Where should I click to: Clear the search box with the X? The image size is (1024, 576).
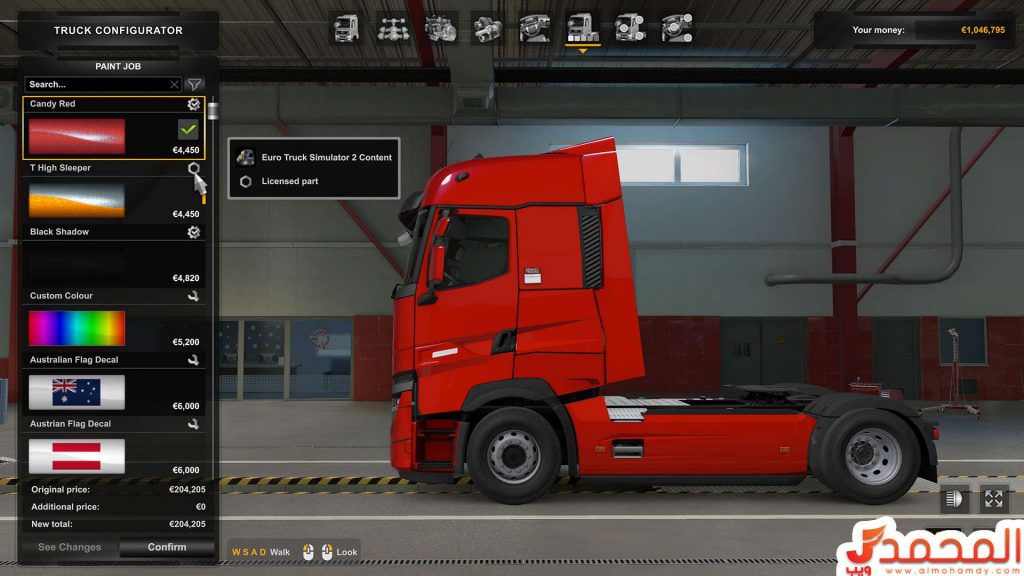pos(175,85)
